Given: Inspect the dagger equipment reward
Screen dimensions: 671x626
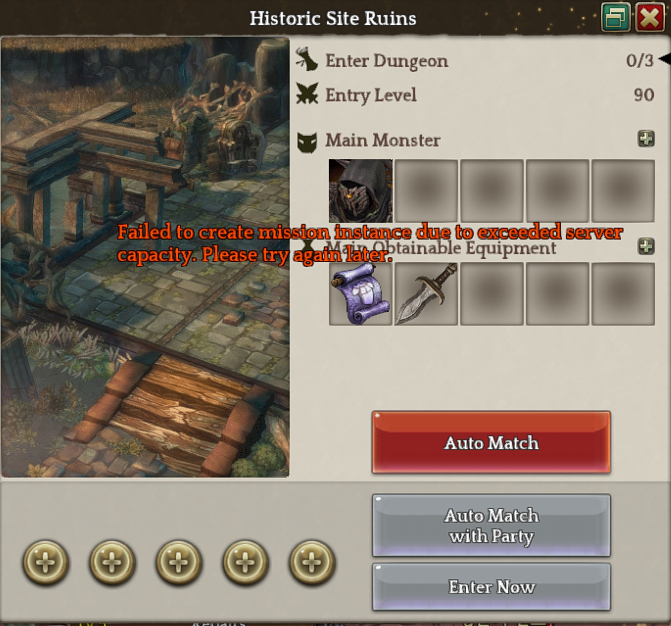Looking at the screenshot, I should point(426,294).
